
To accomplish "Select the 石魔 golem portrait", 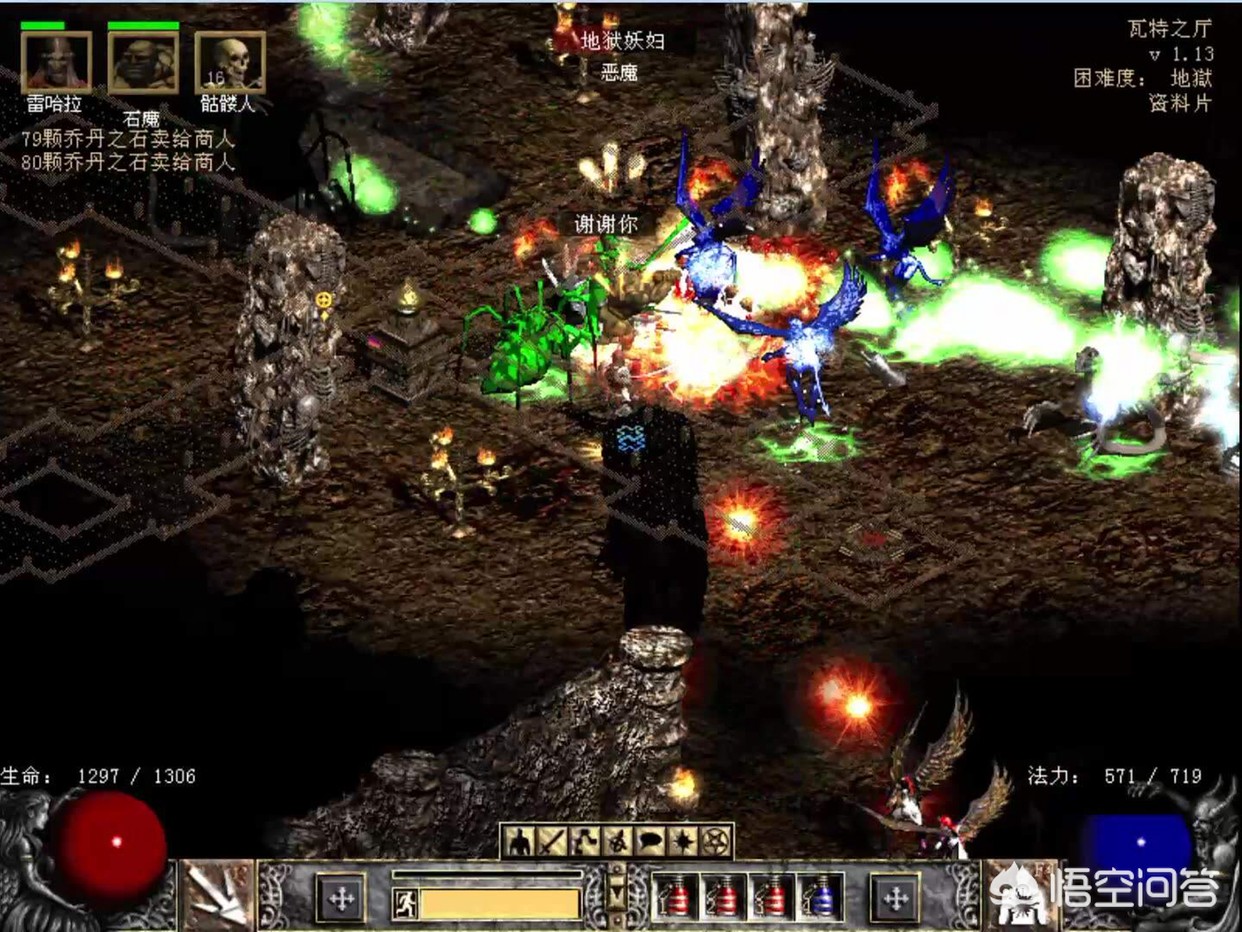I will (x=143, y=63).
